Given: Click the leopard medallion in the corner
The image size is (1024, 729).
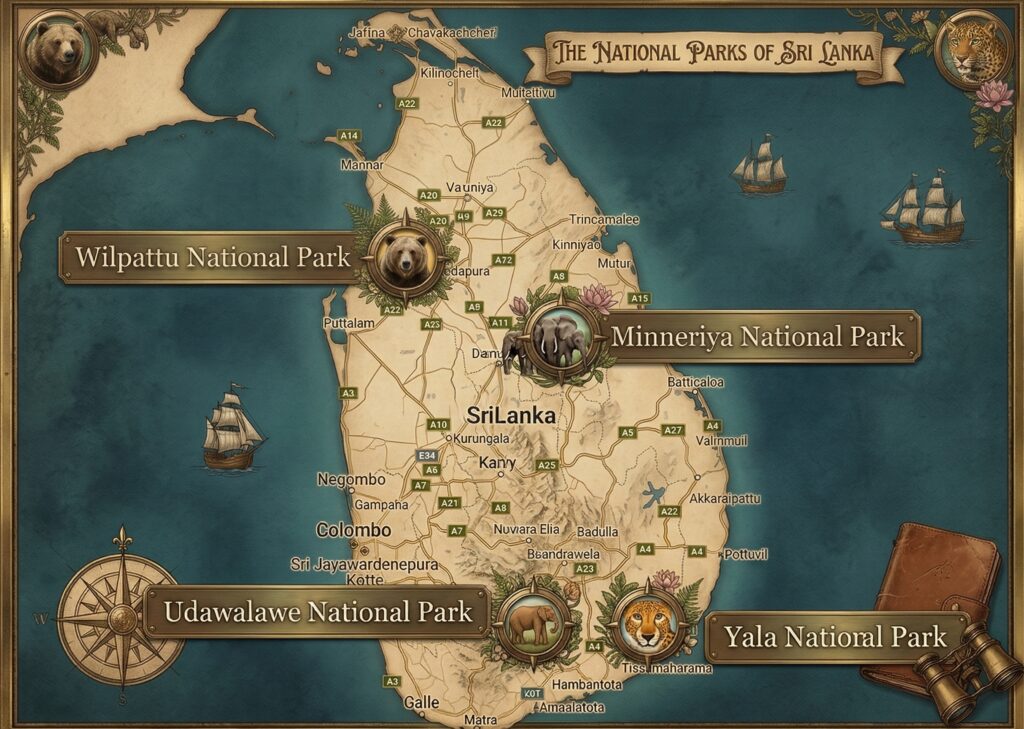Looking at the screenshot, I should pos(971,50).
